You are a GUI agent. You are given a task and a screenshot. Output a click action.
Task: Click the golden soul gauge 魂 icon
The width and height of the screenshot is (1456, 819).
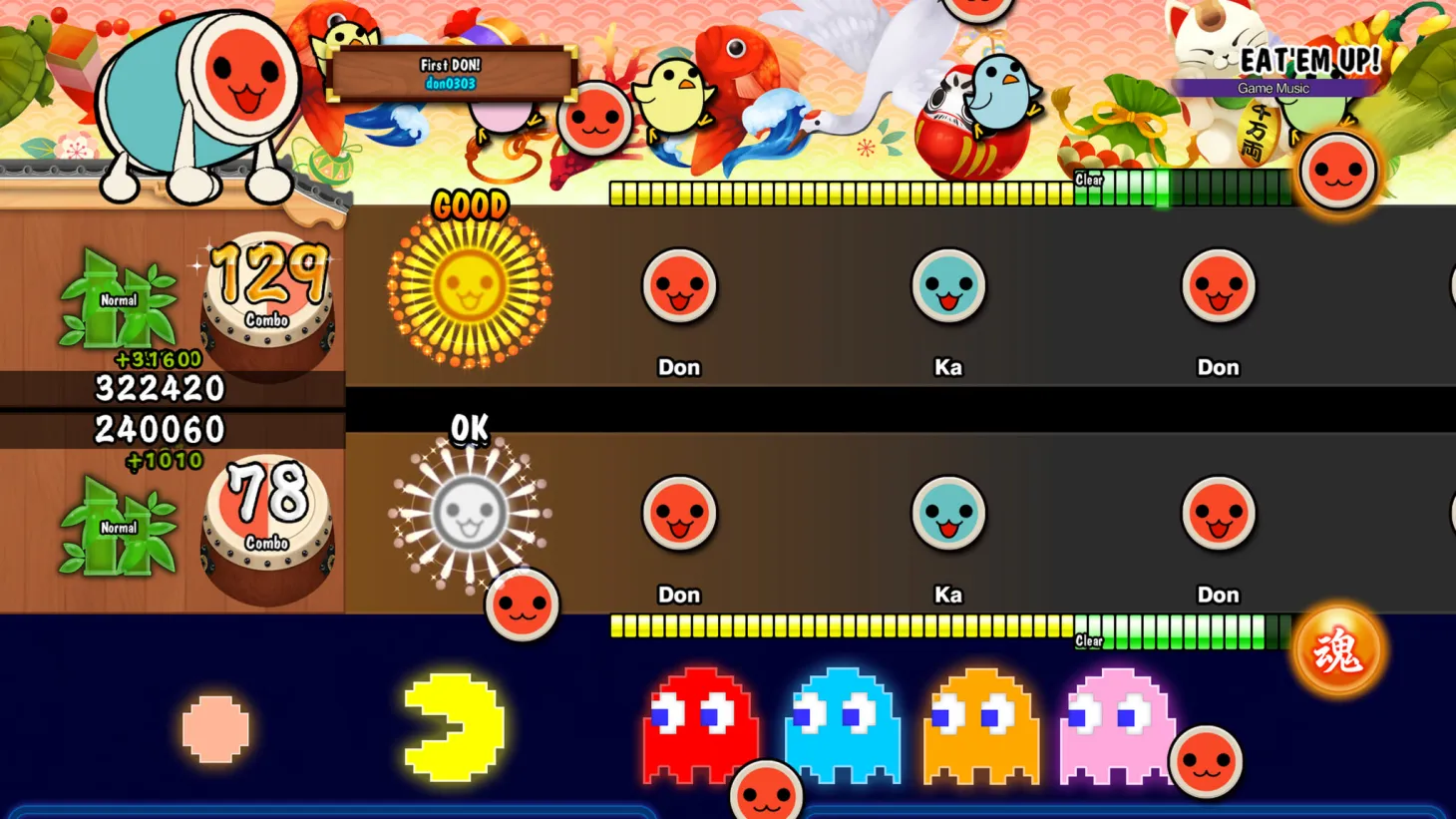click(1340, 649)
